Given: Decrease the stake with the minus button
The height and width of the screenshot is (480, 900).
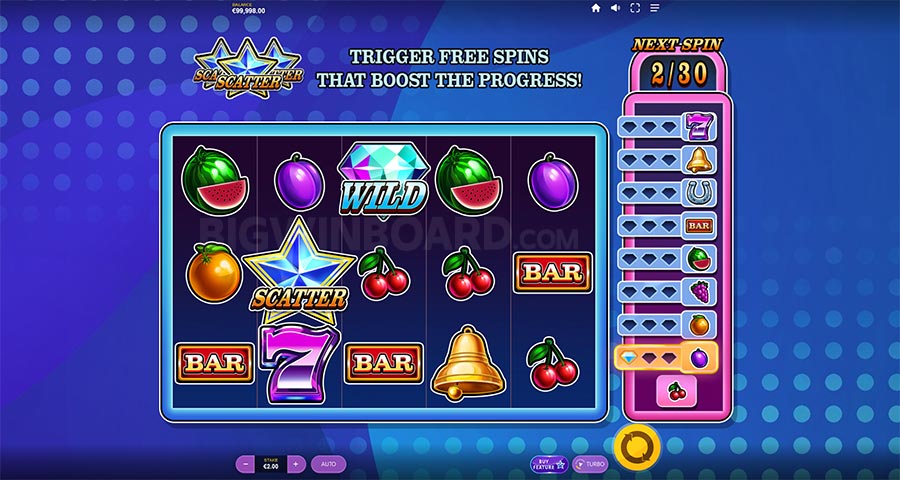Looking at the screenshot, I should 245,464.
